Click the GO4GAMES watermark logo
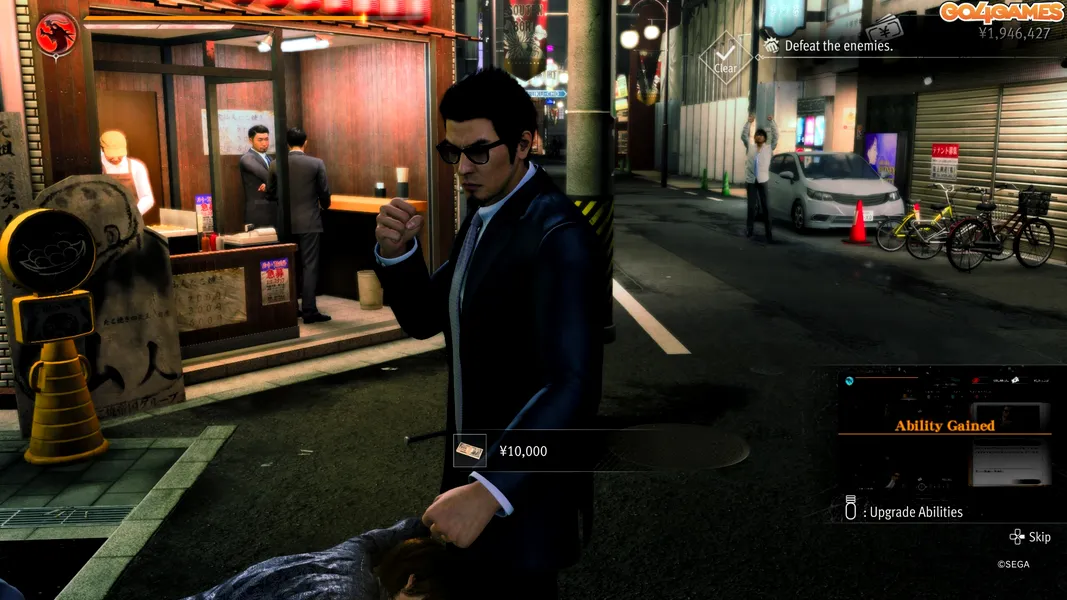 click(1000, 11)
